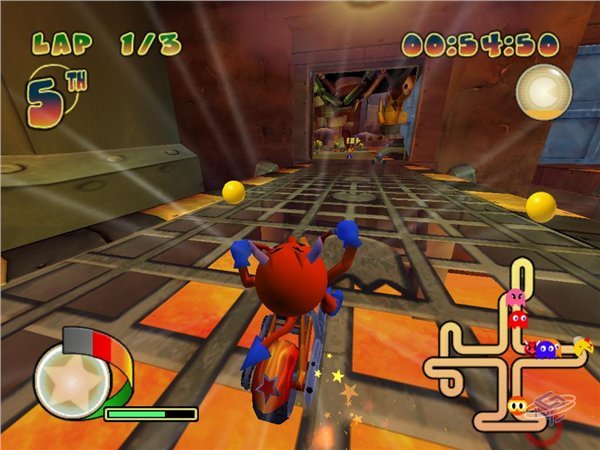Viewport: 600px width, 450px height.
Task: Select the red ghost marker below the pink one
Action: click(518, 319)
